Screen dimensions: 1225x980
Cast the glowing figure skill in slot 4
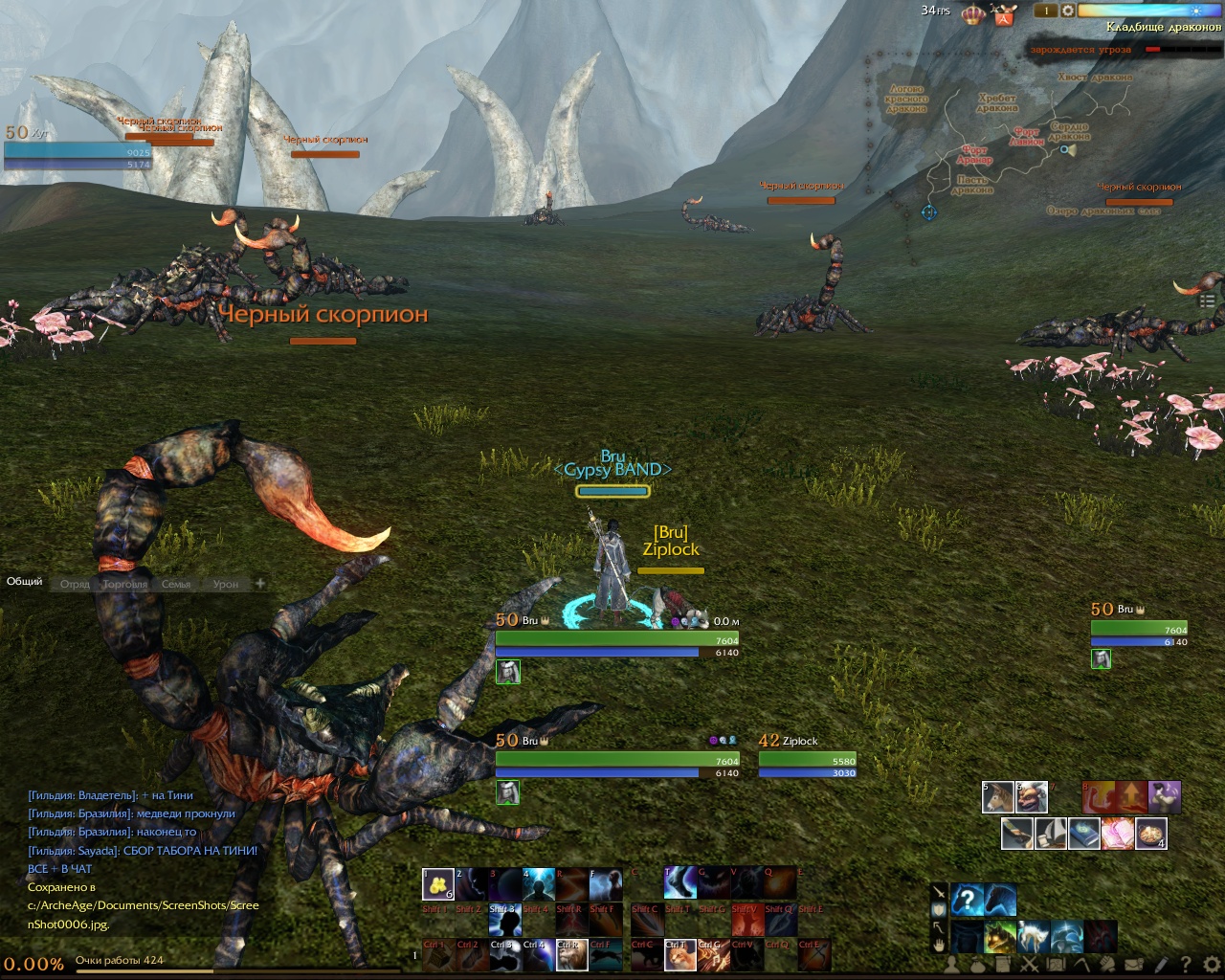tap(538, 884)
